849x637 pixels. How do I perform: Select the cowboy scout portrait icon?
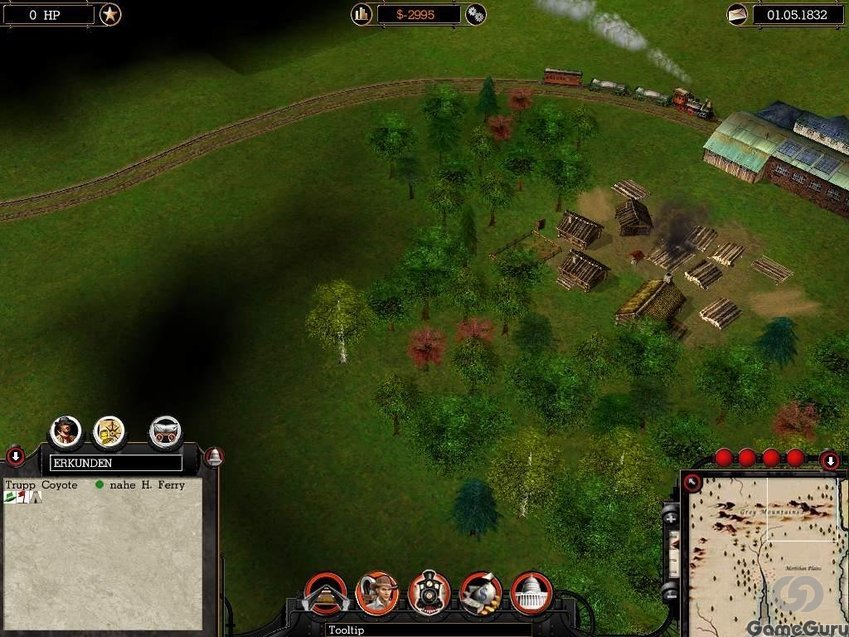(66, 431)
